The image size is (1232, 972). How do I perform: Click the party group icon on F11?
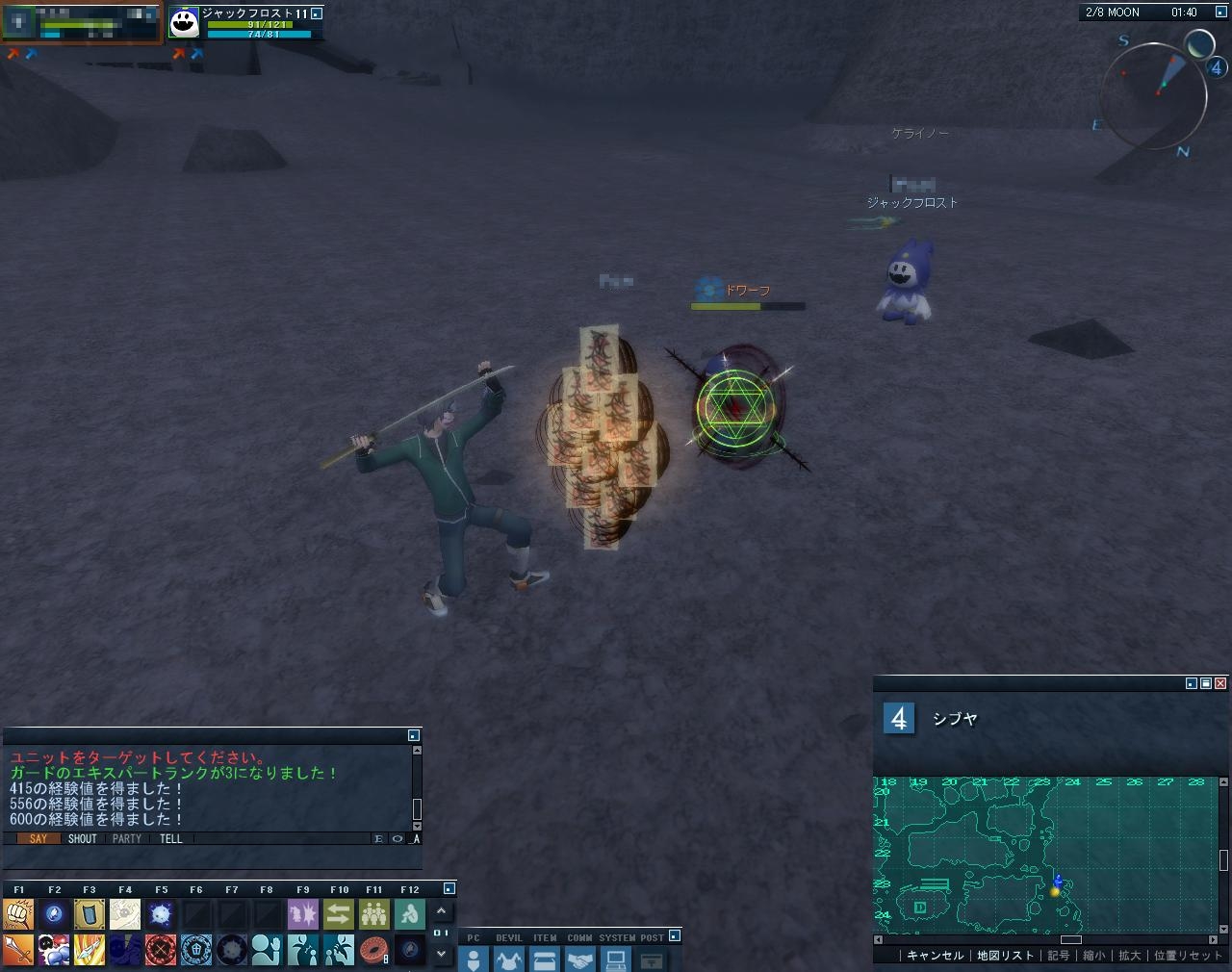(373, 913)
